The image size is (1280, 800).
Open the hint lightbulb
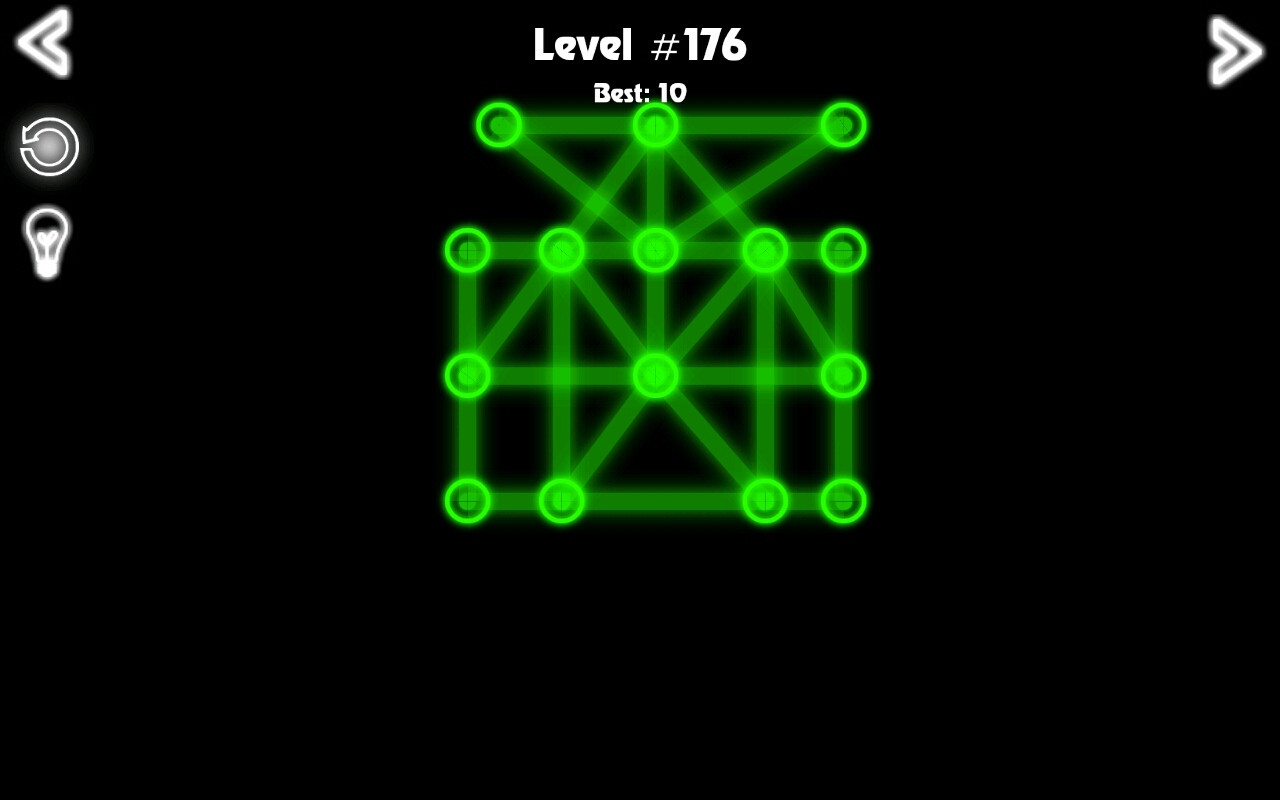coord(46,240)
